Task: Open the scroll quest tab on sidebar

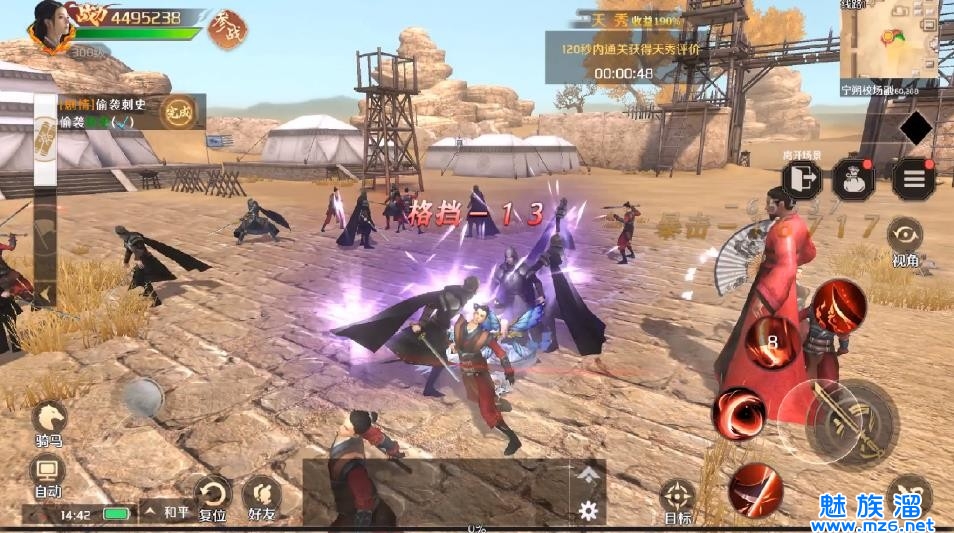Action: tap(45, 138)
